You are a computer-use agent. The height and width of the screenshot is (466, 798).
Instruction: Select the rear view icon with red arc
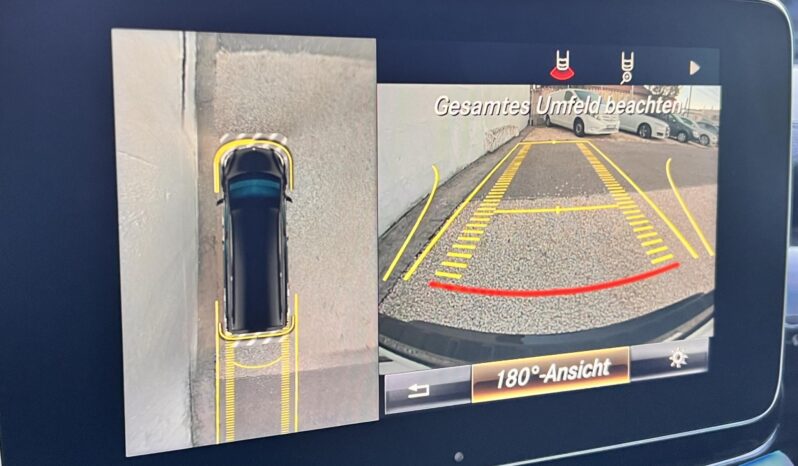coord(563,66)
